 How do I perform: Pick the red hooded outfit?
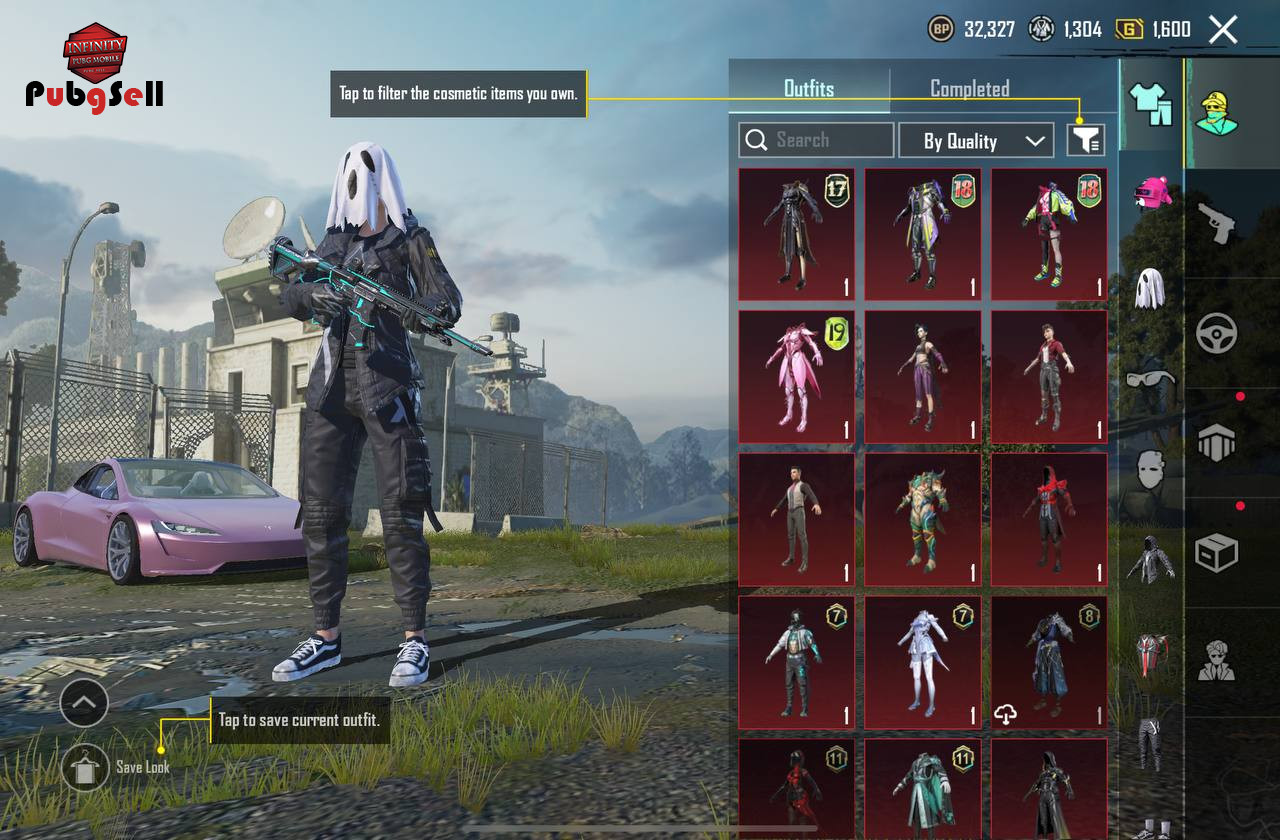[1049, 519]
